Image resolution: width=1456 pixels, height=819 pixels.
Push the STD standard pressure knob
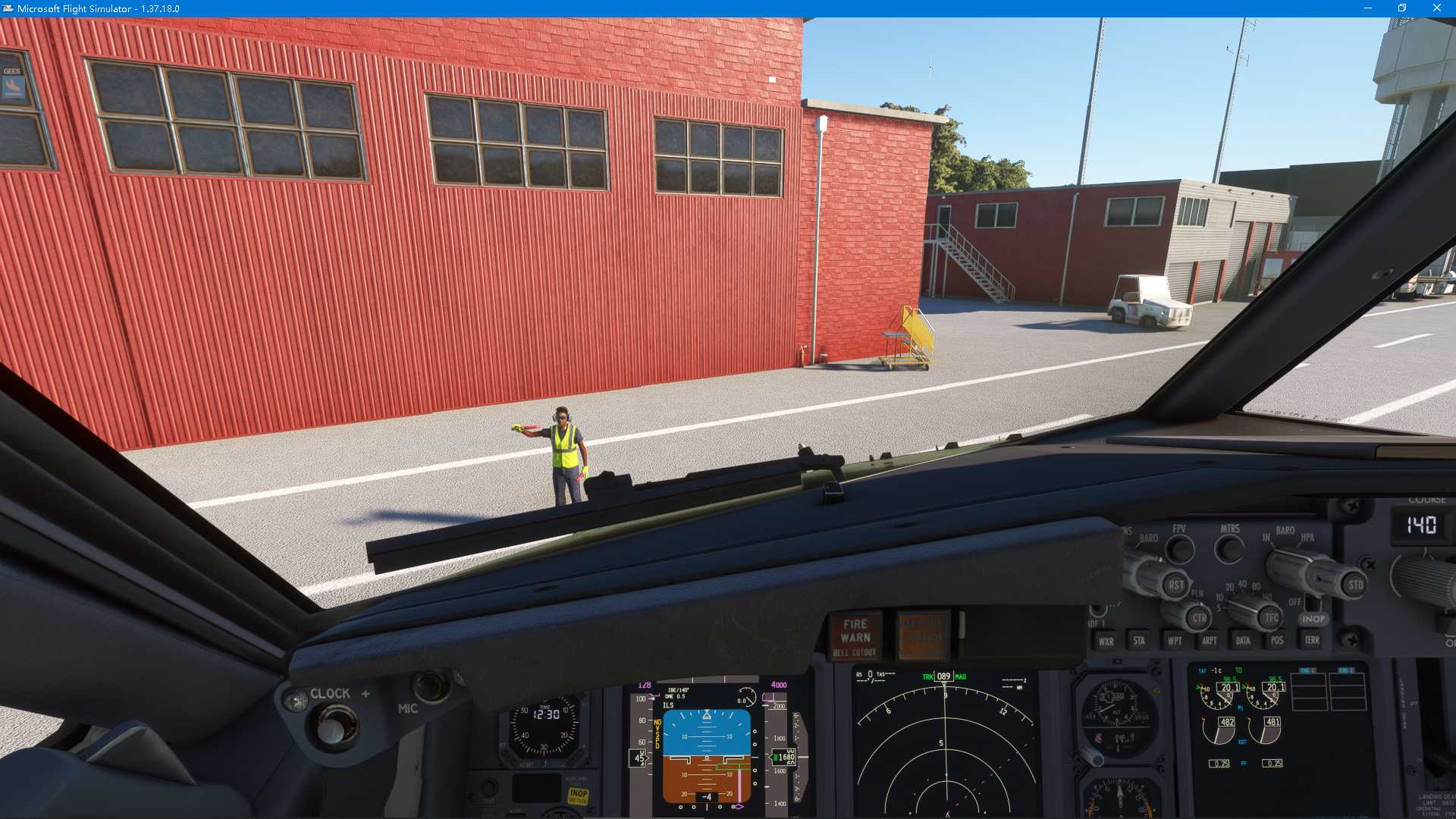coord(1355,585)
